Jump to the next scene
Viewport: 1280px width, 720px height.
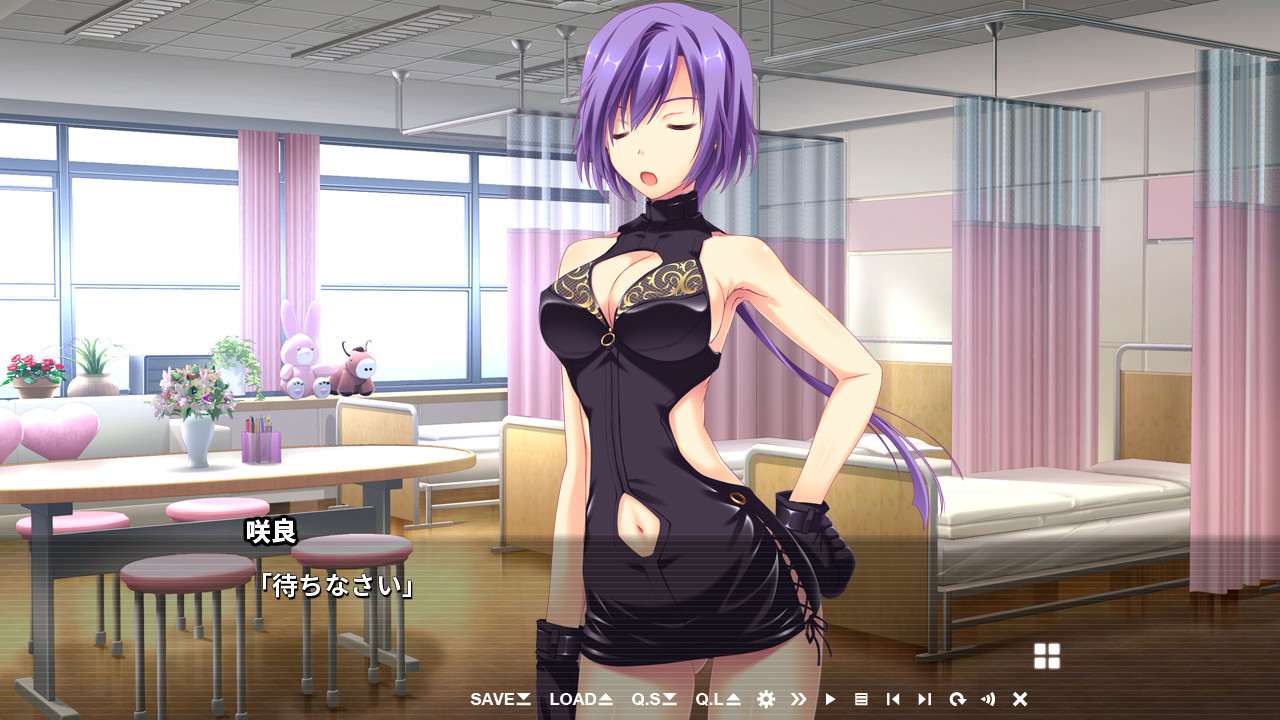925,699
